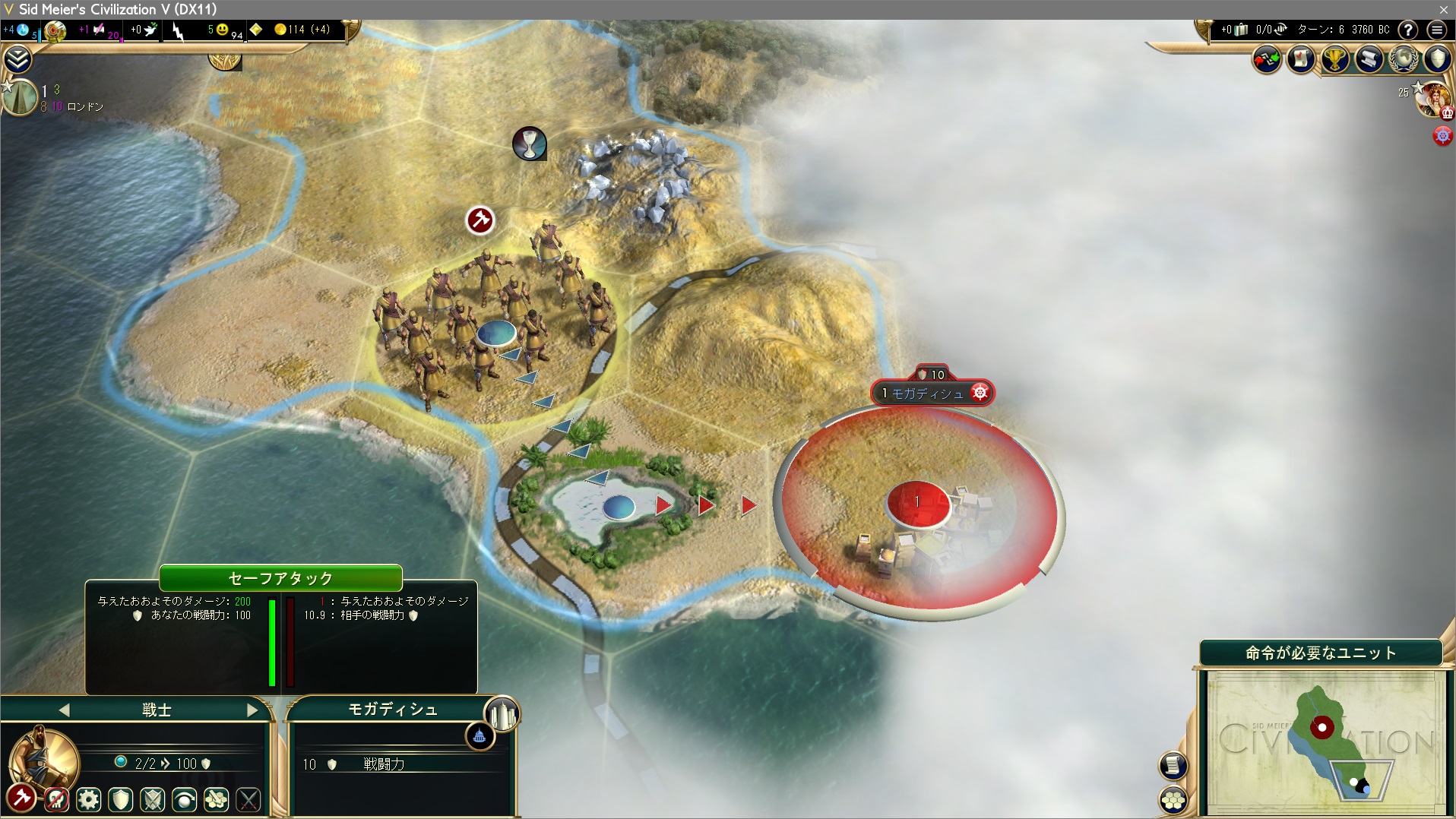The height and width of the screenshot is (819, 1456).
Task: Select the next unit arrow beside 戦士
Action: coord(252,710)
